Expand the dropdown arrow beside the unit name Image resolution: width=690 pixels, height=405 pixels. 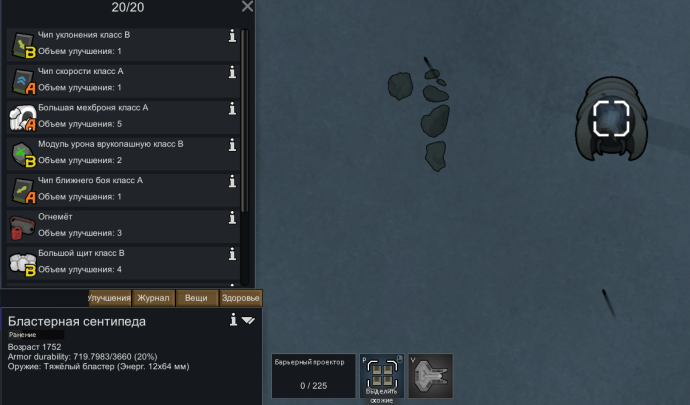pos(249,321)
